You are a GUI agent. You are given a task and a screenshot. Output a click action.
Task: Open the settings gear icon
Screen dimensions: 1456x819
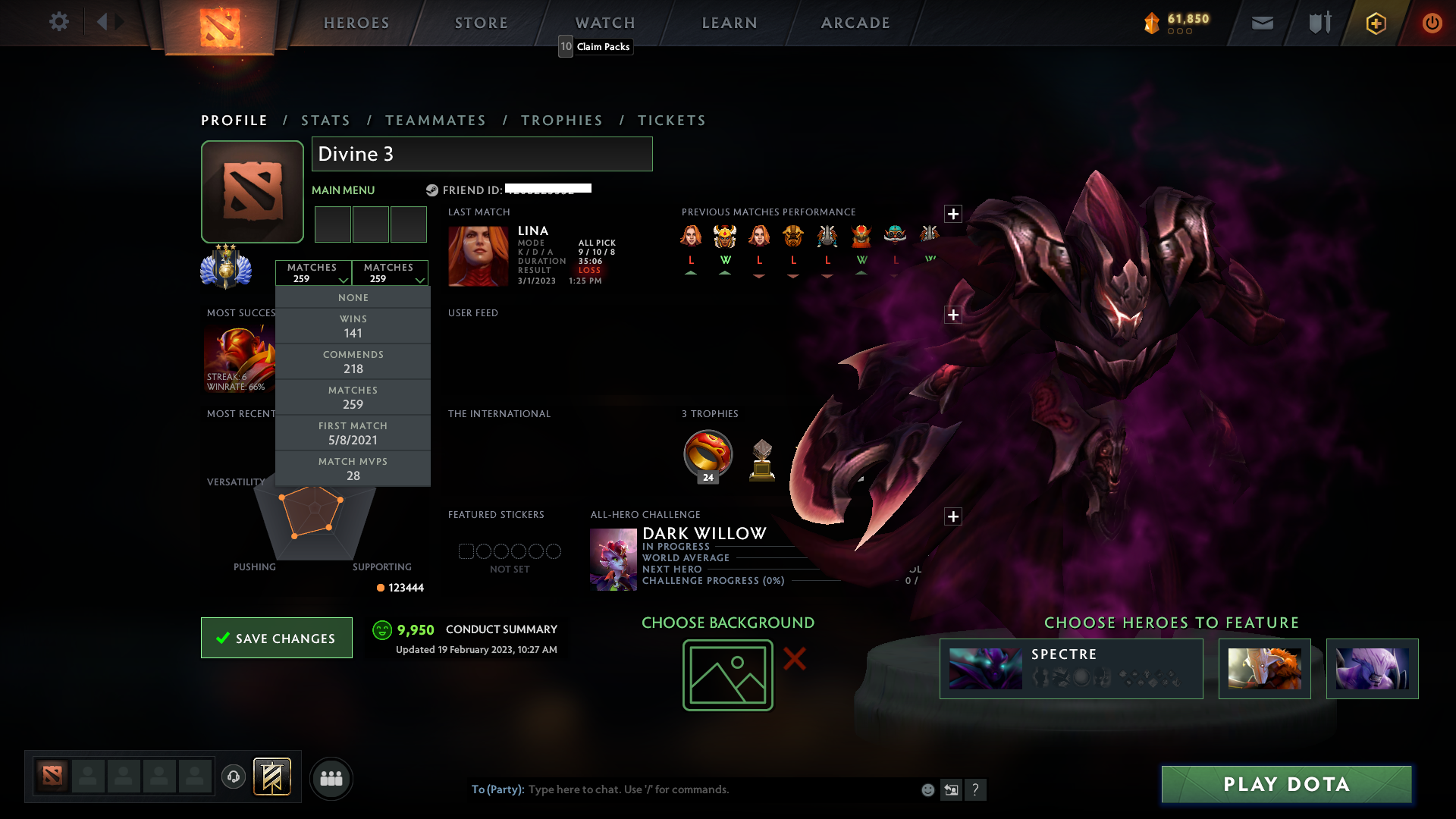click(x=59, y=22)
